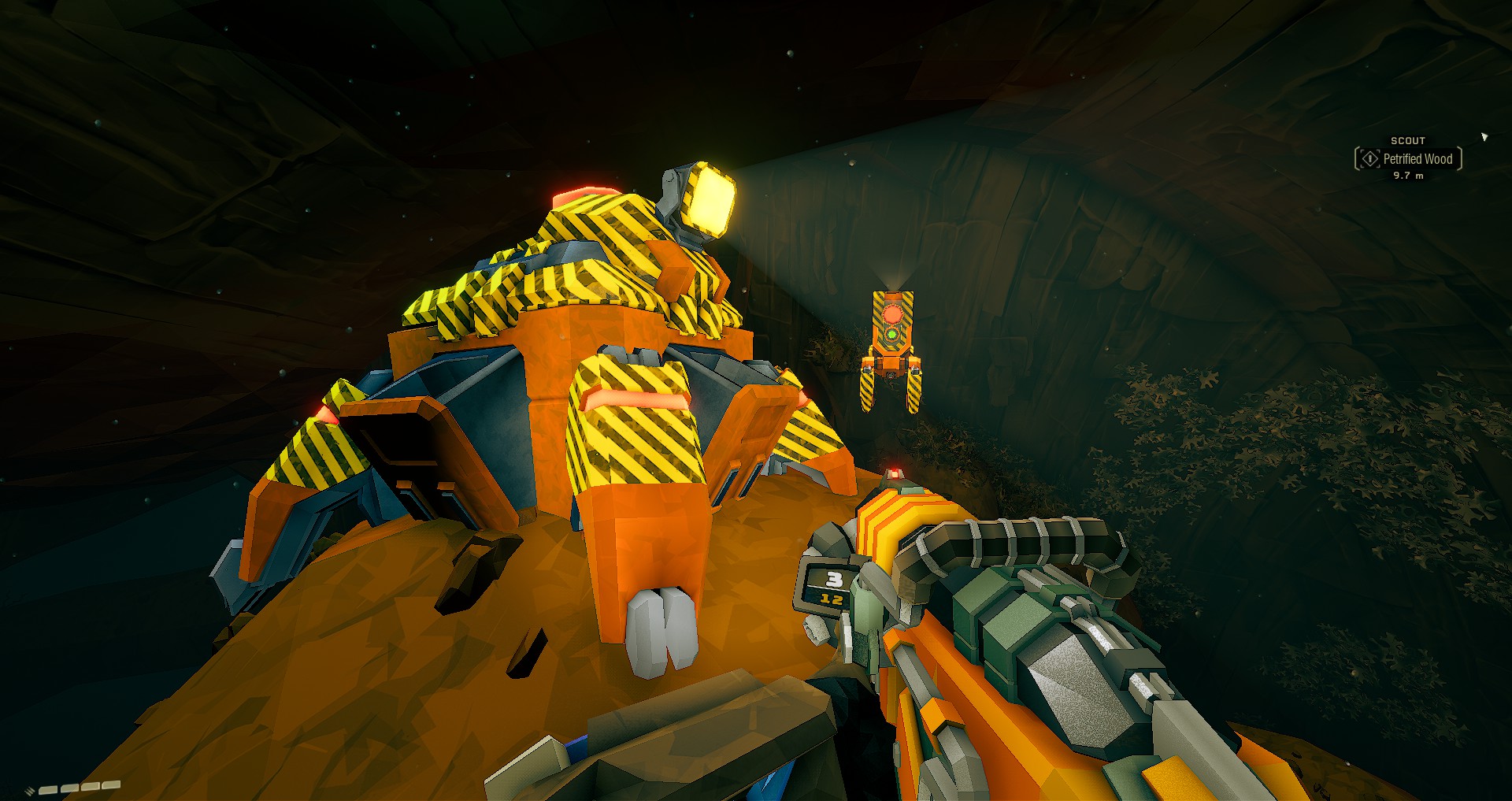Expand the Petrified Wood waypoint bracket frame
The height and width of the screenshot is (801, 1512).
coord(1357,159)
